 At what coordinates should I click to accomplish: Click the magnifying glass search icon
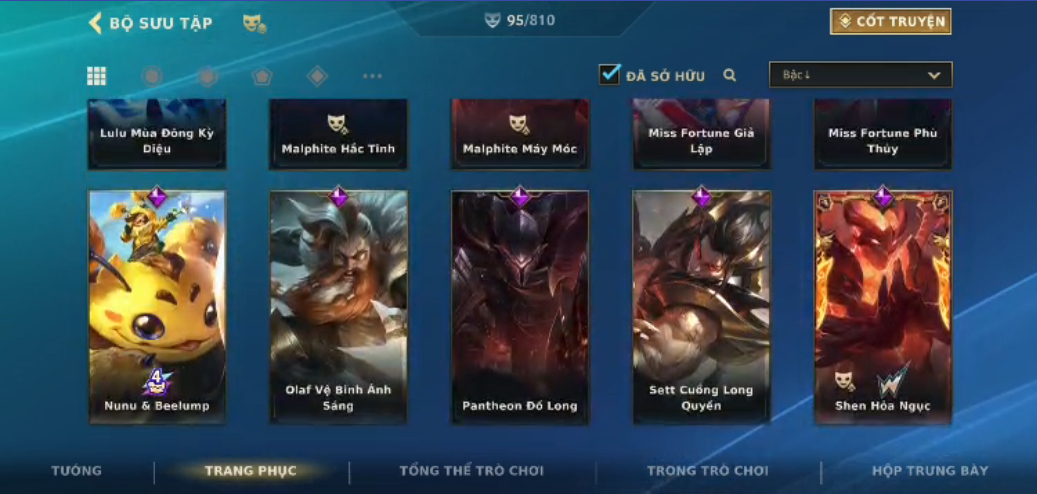[730, 75]
